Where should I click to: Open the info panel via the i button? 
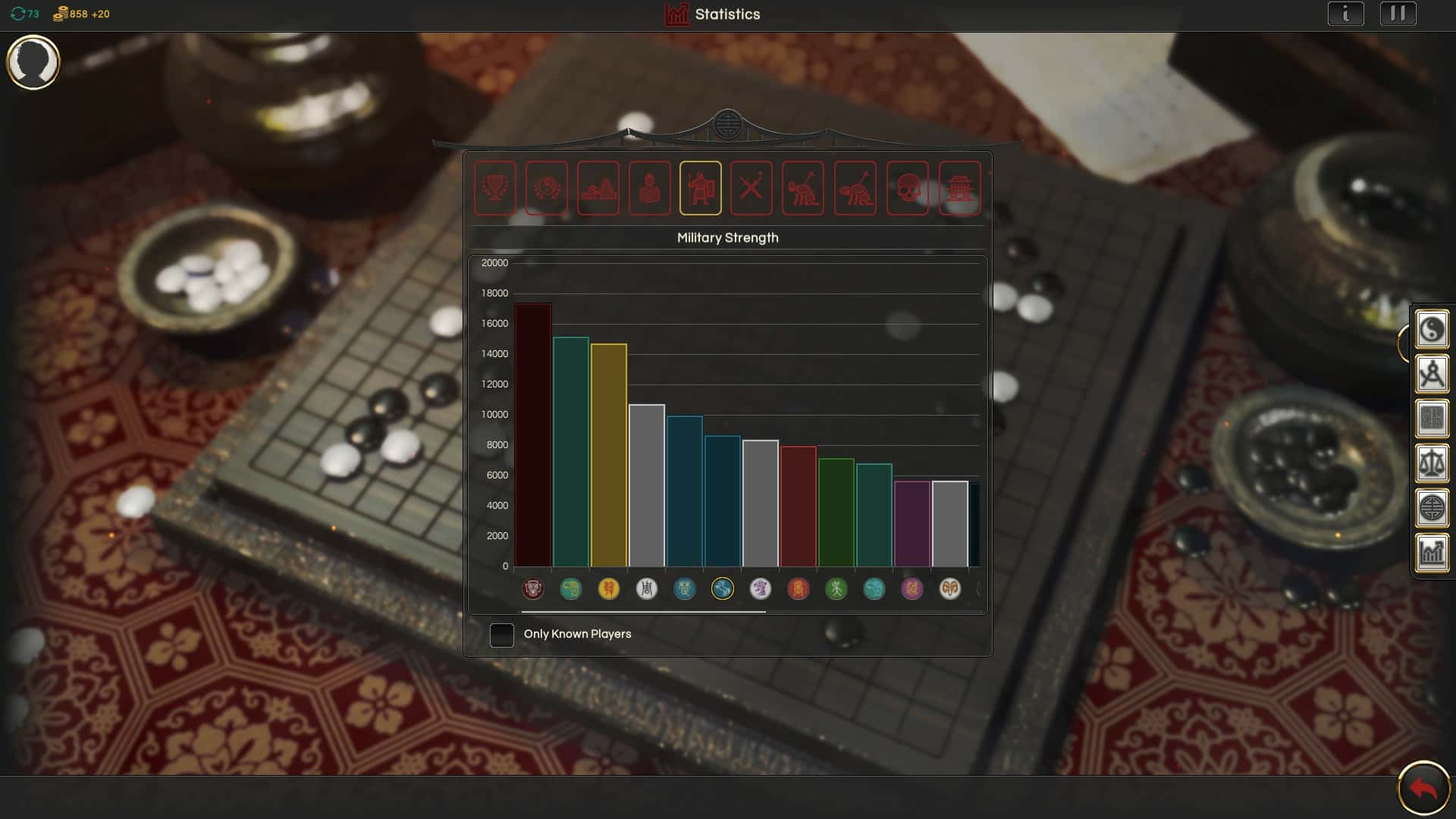tap(1346, 13)
